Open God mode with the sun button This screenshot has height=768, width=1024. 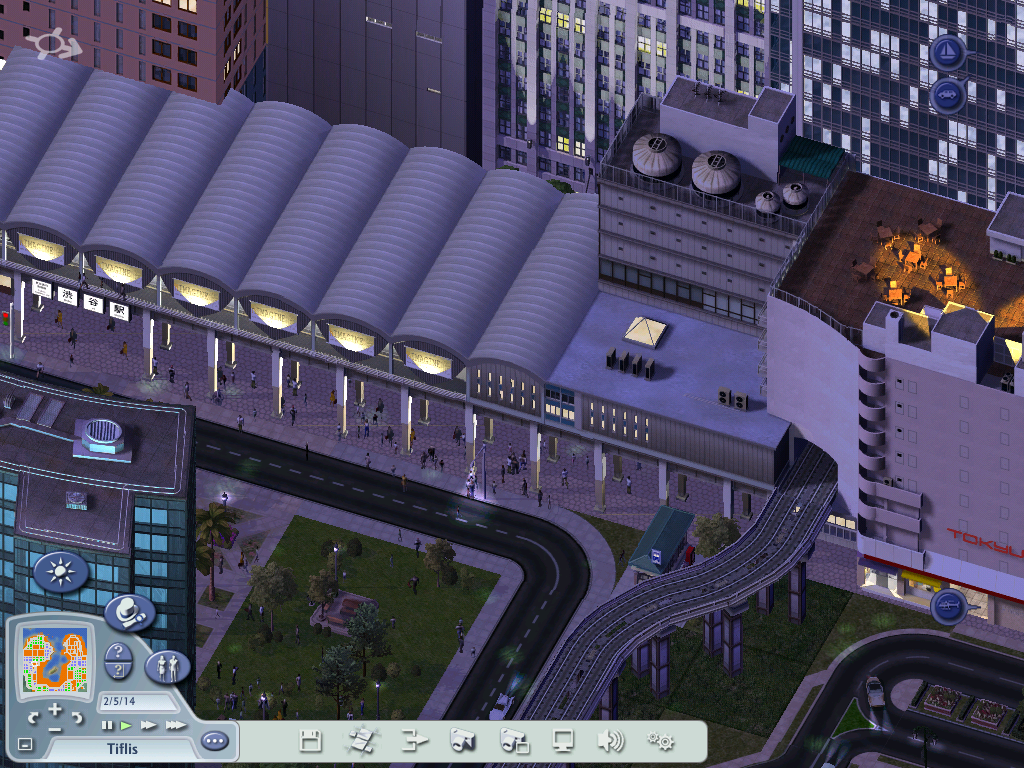61,573
